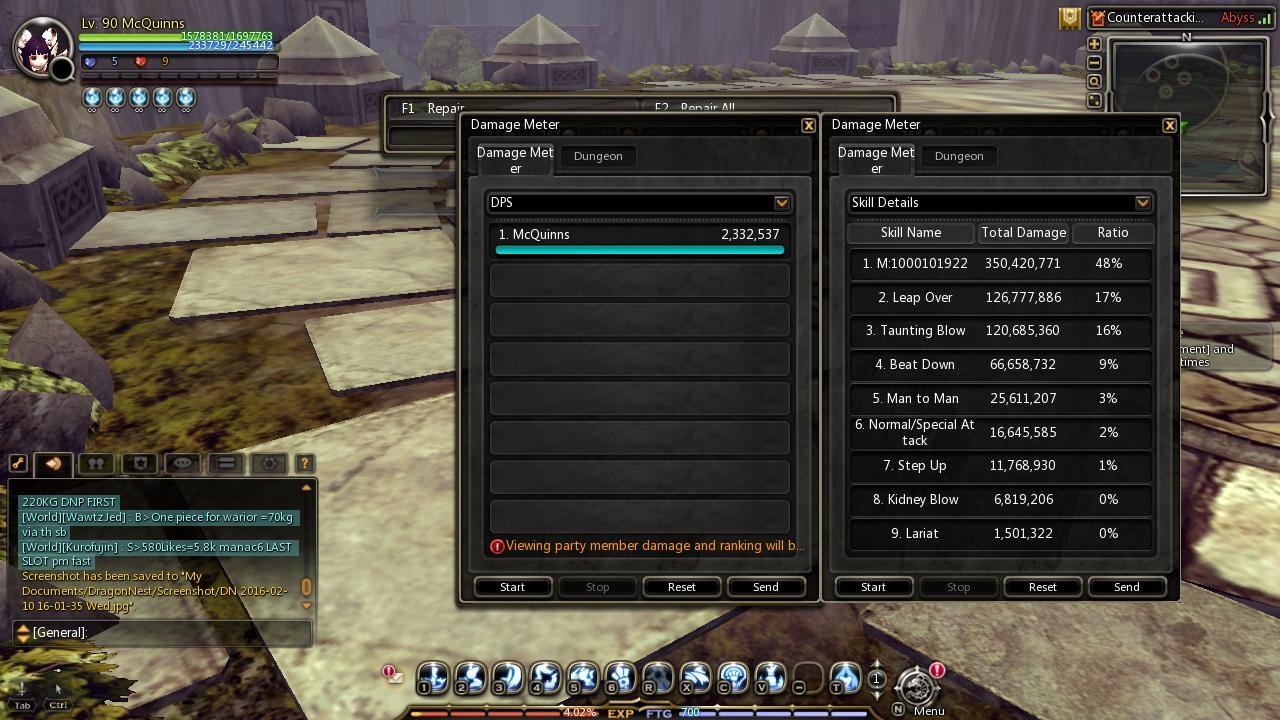Zoom in the minimap with the plus button
Screen dimensions: 1280x720
(1094, 44)
